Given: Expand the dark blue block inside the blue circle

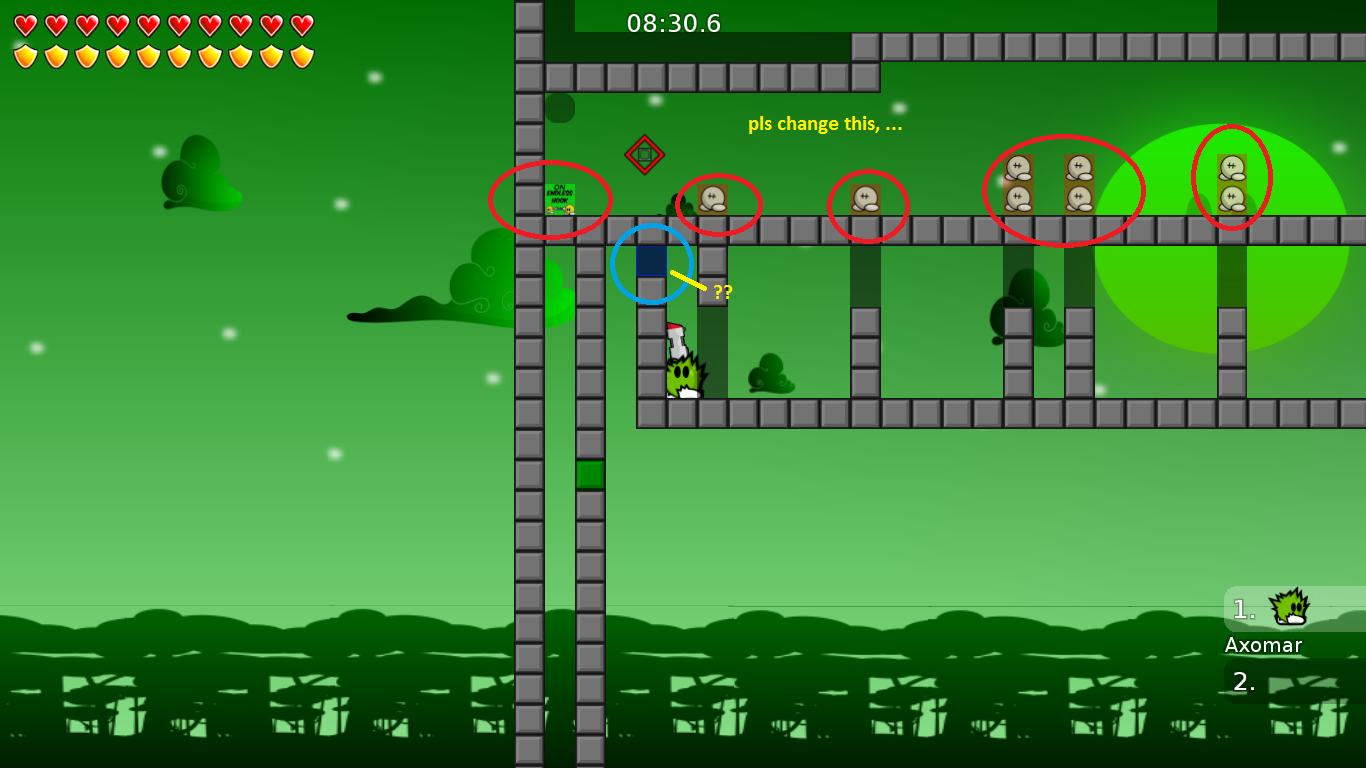Looking at the screenshot, I should coord(651,263).
